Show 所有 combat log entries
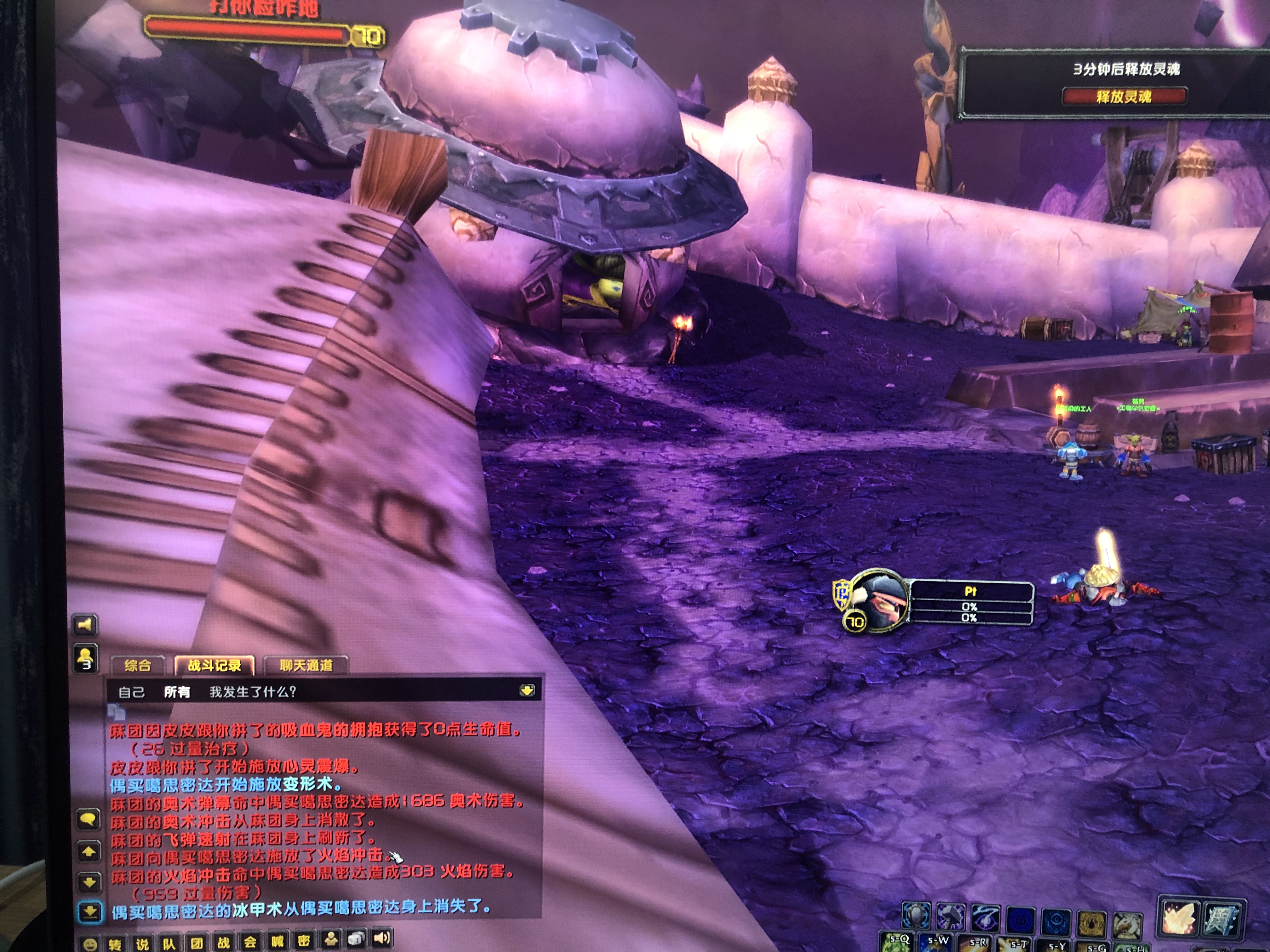This screenshot has height=952, width=1270. click(x=177, y=692)
